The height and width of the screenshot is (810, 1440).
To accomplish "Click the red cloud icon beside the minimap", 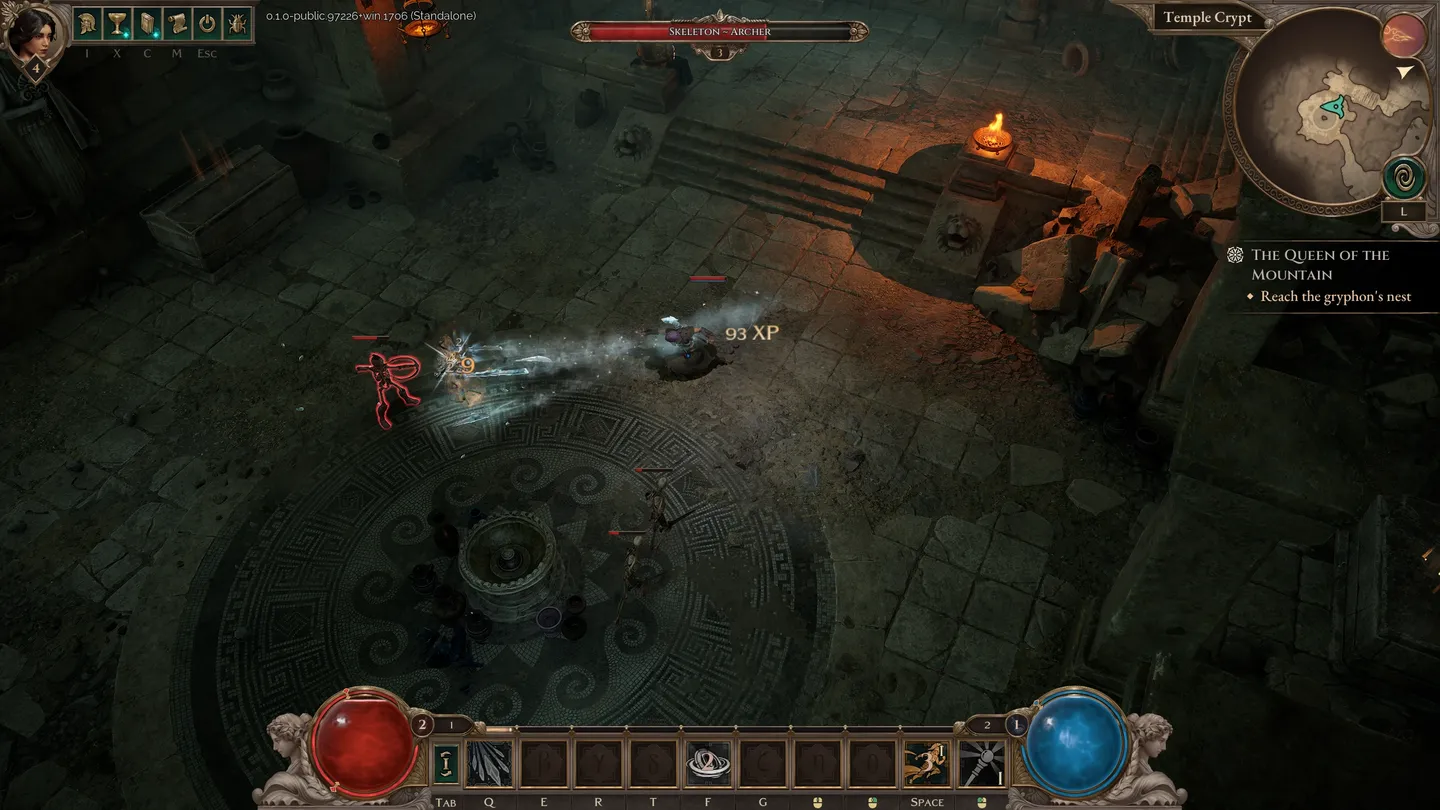I will [x=1403, y=37].
